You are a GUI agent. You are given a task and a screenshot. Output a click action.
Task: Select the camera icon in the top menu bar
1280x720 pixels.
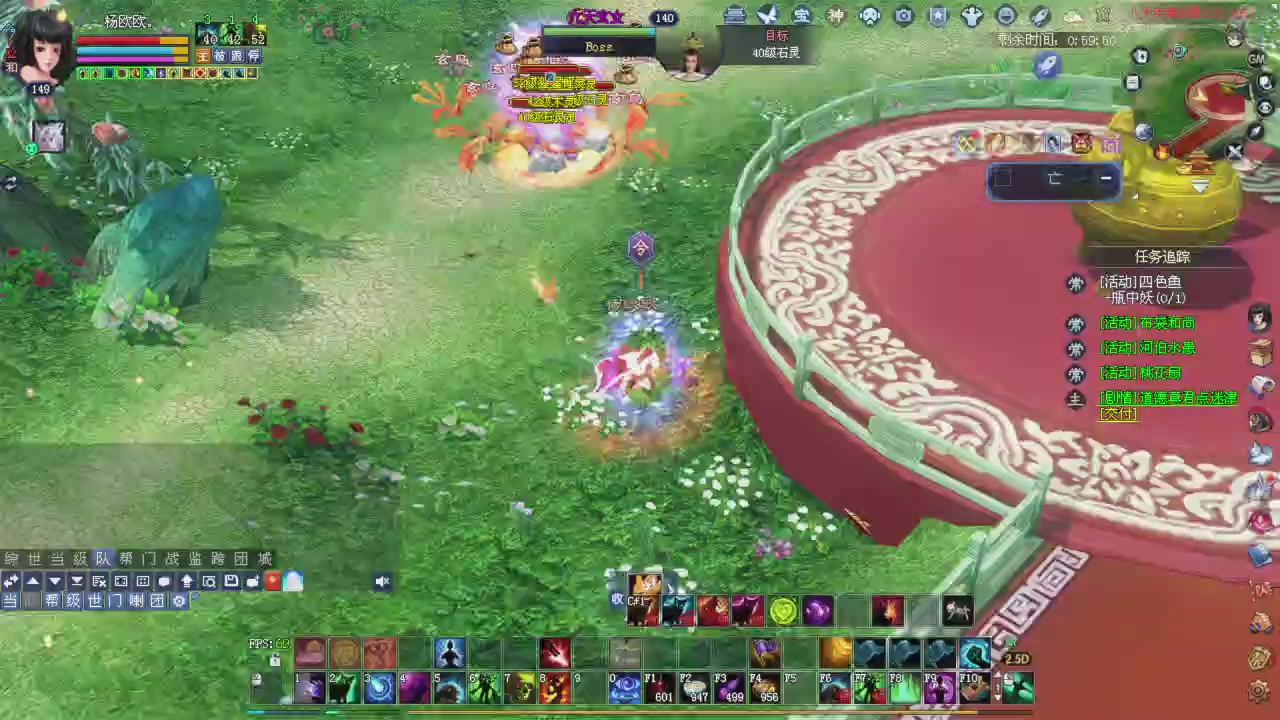pyautogui.click(x=903, y=15)
